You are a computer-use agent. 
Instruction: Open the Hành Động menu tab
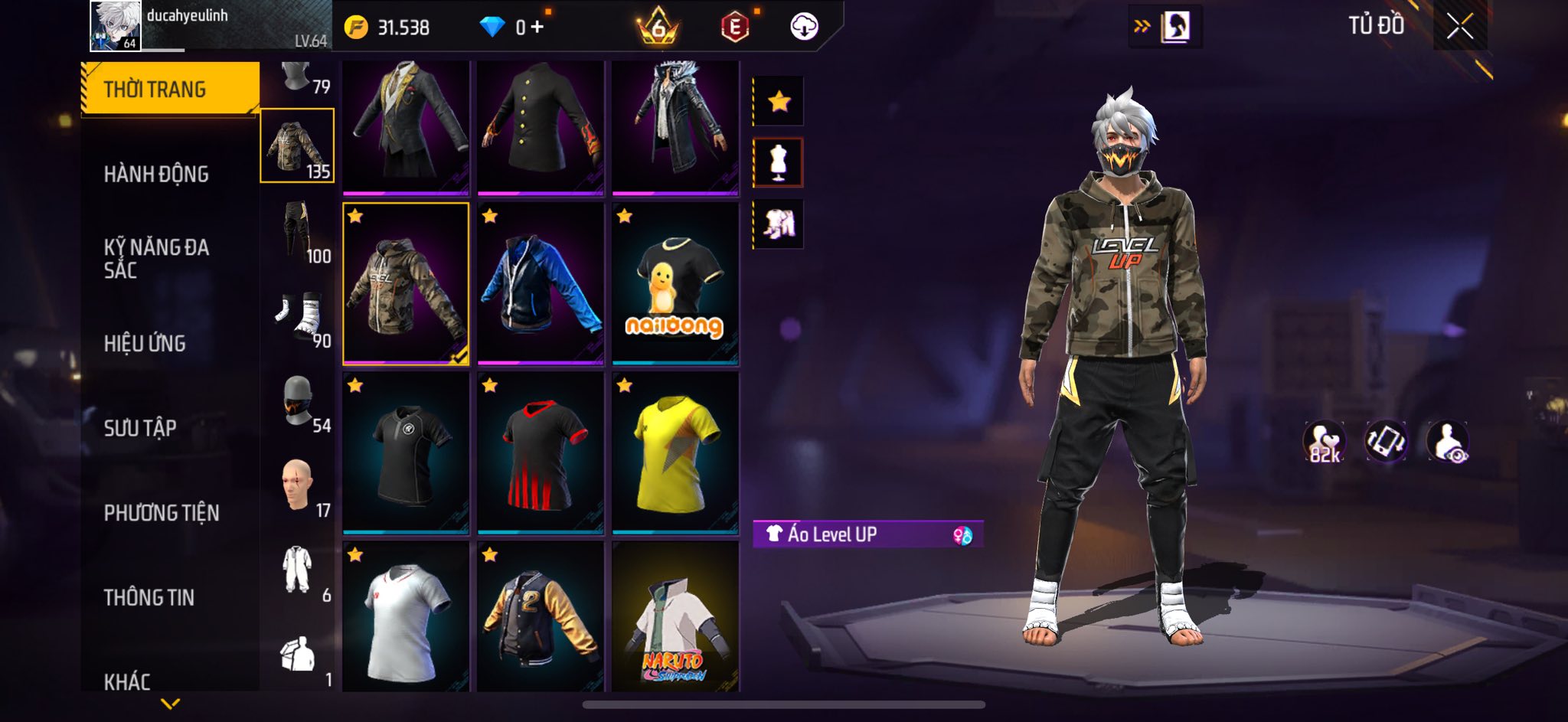[156, 175]
